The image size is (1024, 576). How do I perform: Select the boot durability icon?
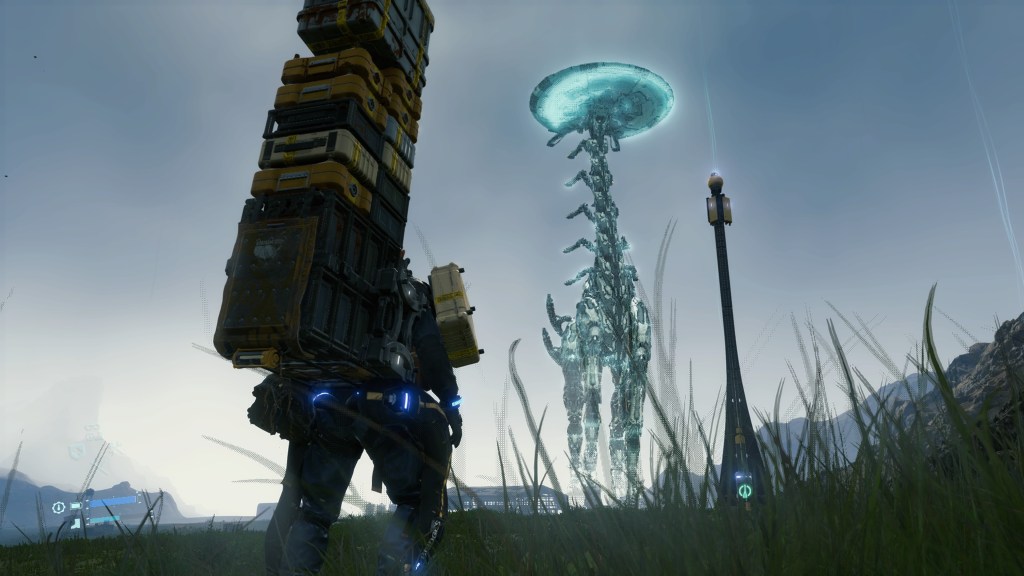coord(76,522)
